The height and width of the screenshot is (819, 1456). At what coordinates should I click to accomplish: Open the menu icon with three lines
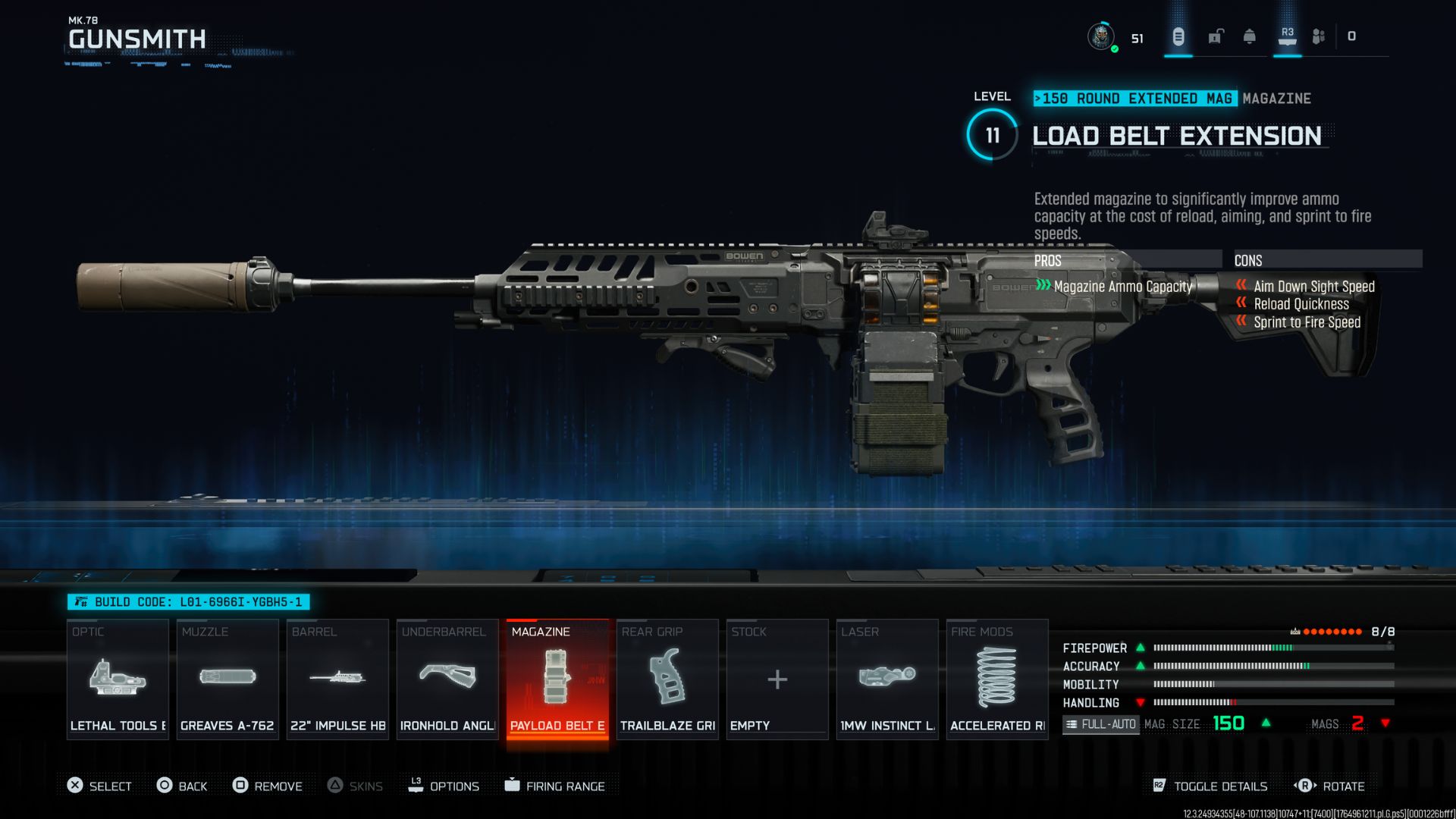(1178, 36)
